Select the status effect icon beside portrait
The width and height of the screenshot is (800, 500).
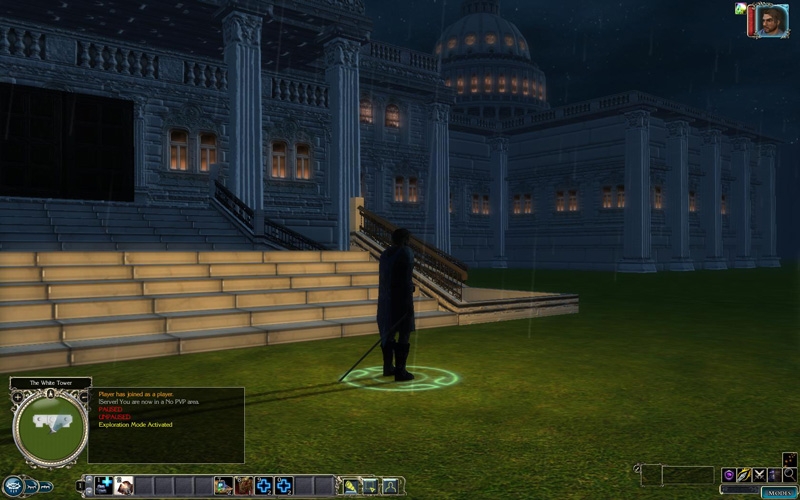(x=740, y=9)
